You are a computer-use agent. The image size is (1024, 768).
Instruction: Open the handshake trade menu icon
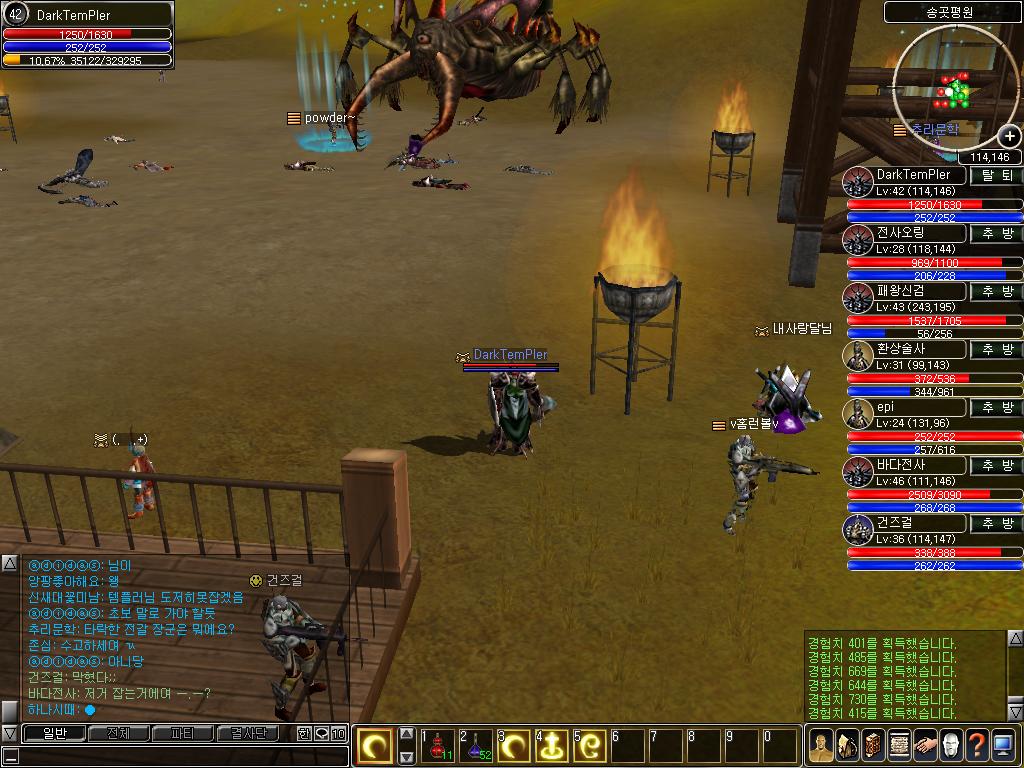924,745
